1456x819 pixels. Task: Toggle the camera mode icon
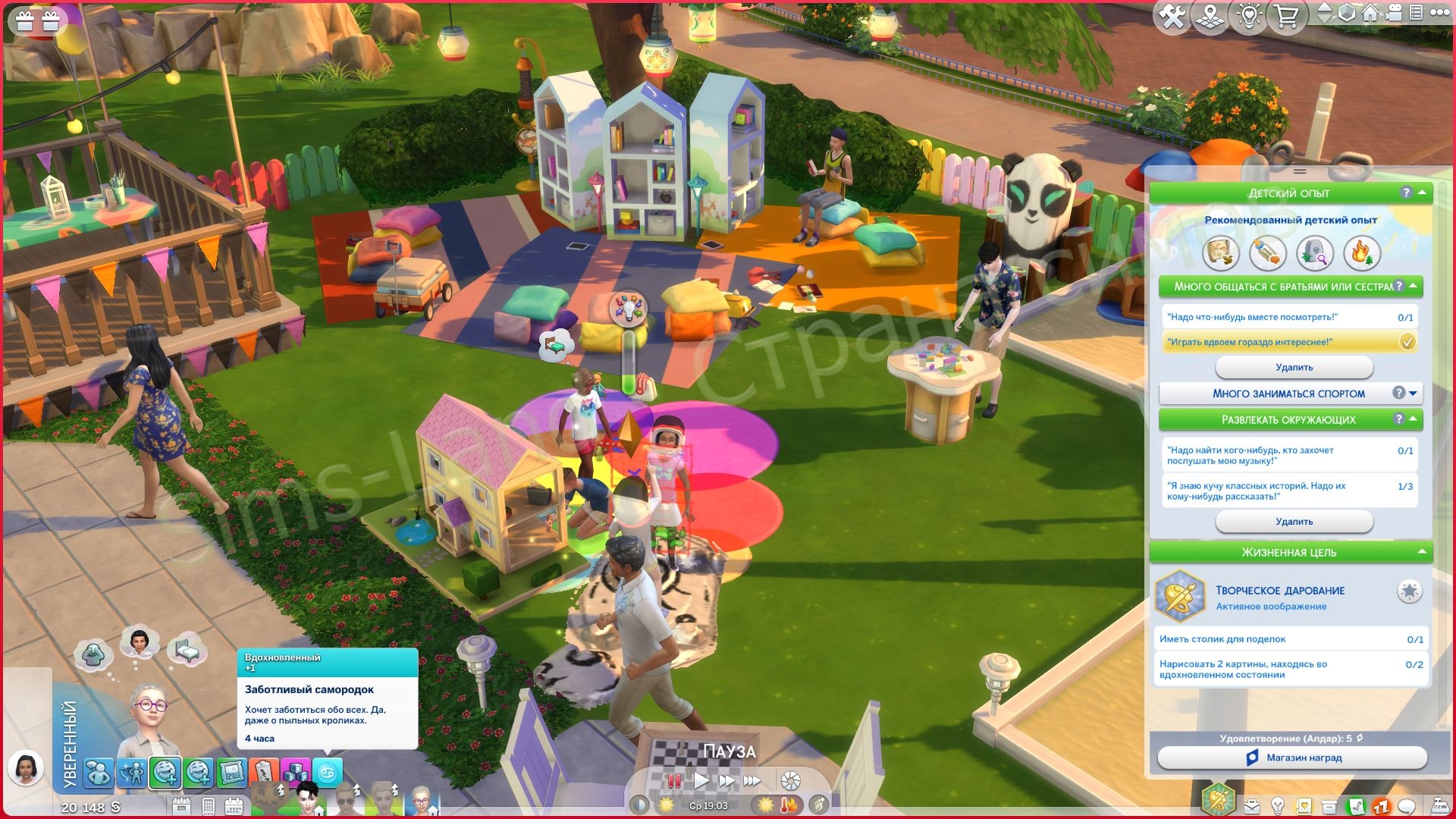point(1395,13)
